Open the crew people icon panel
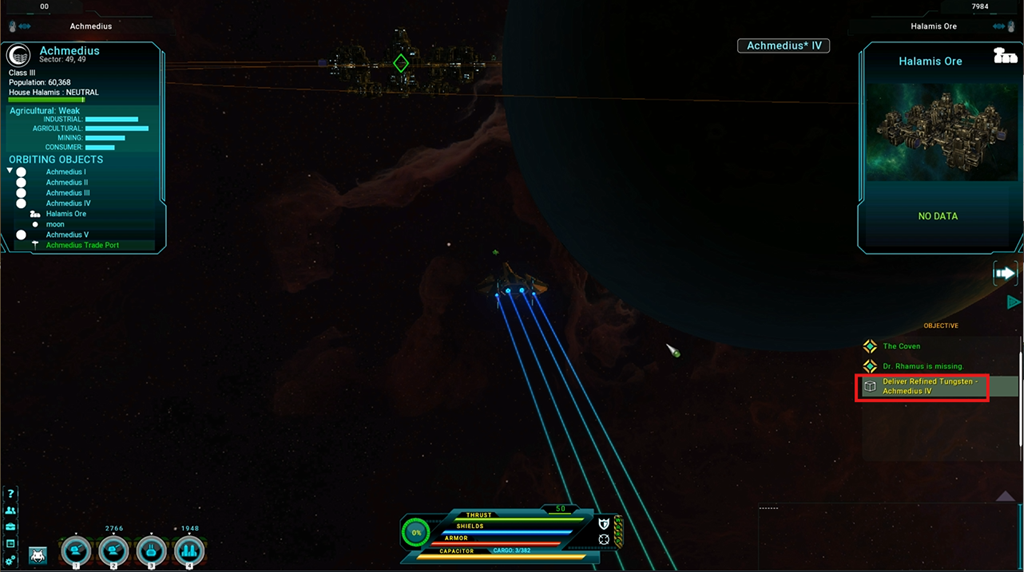The height and width of the screenshot is (572, 1024). (10, 510)
